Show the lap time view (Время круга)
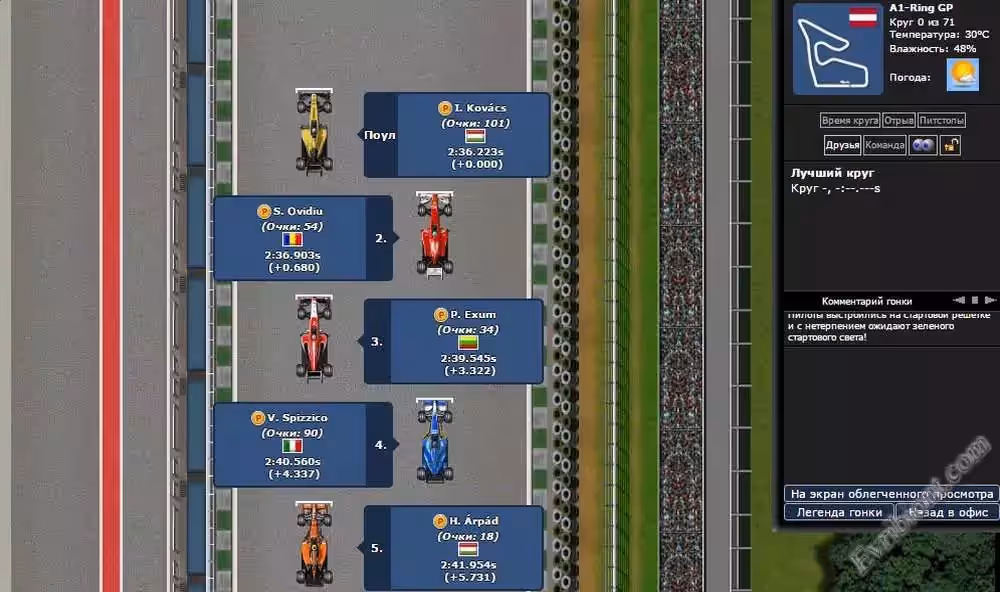 (850, 120)
